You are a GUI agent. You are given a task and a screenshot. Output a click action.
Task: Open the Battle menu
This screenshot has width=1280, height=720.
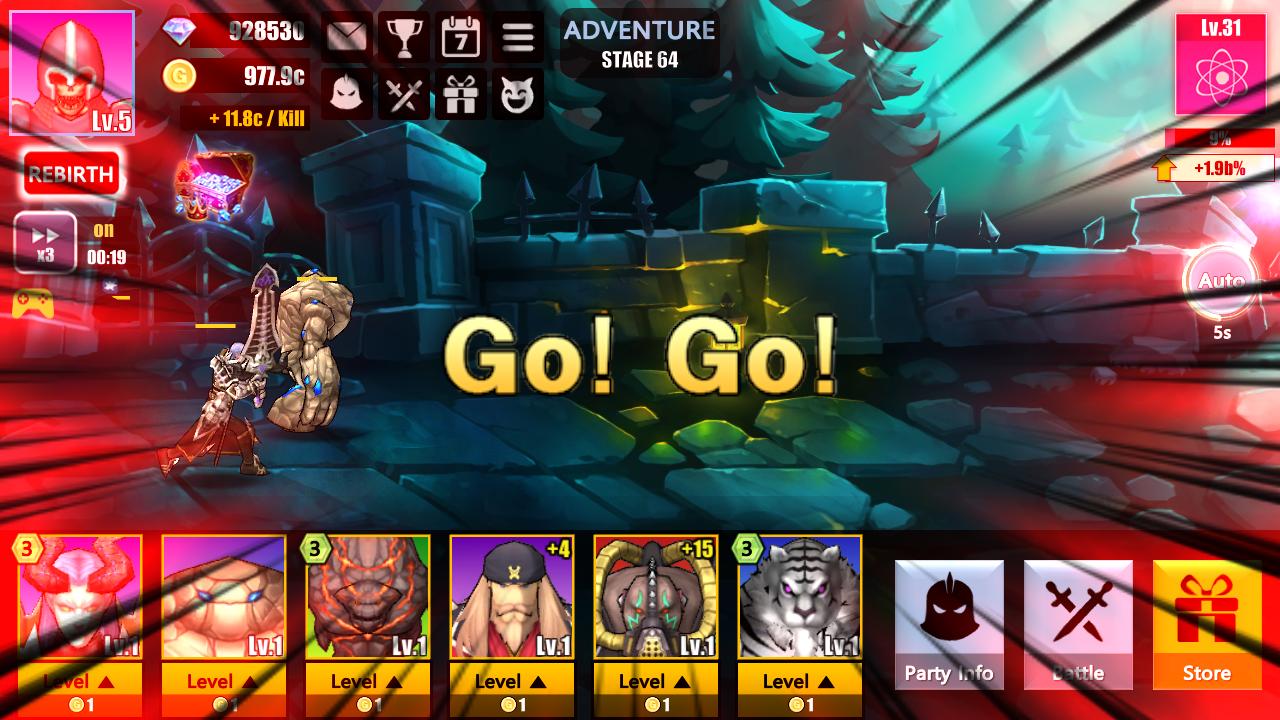coord(1078,625)
